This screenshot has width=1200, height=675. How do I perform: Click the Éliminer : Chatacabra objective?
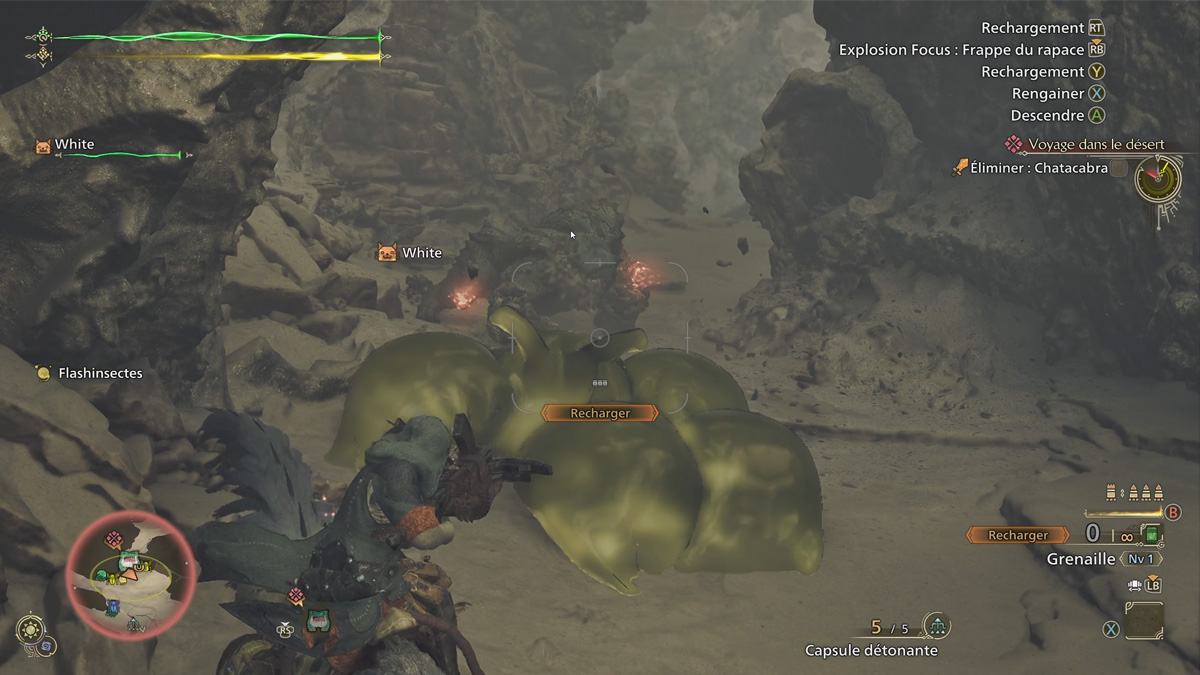pos(1039,168)
